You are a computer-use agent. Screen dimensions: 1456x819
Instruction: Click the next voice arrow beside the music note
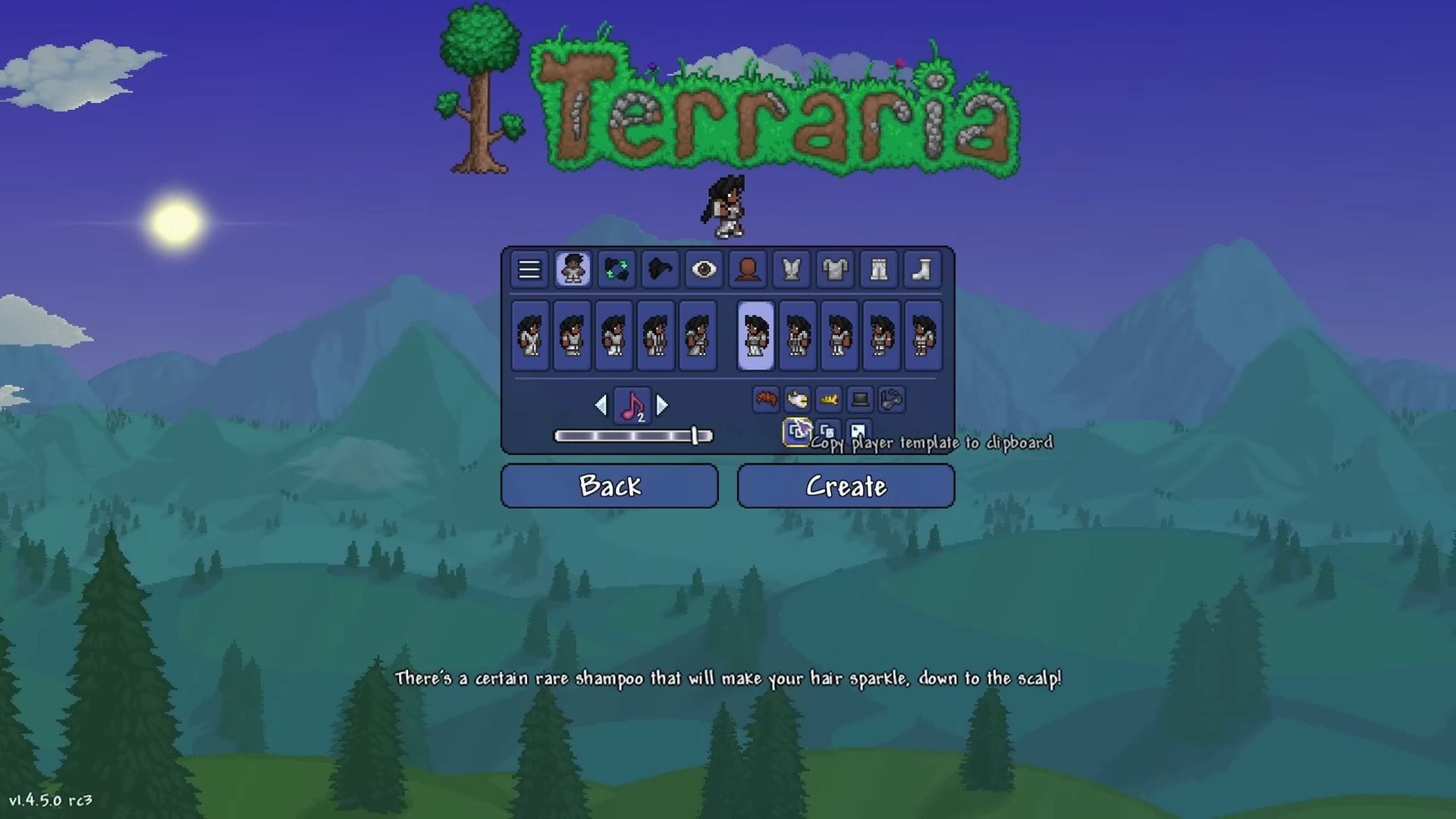click(x=662, y=406)
